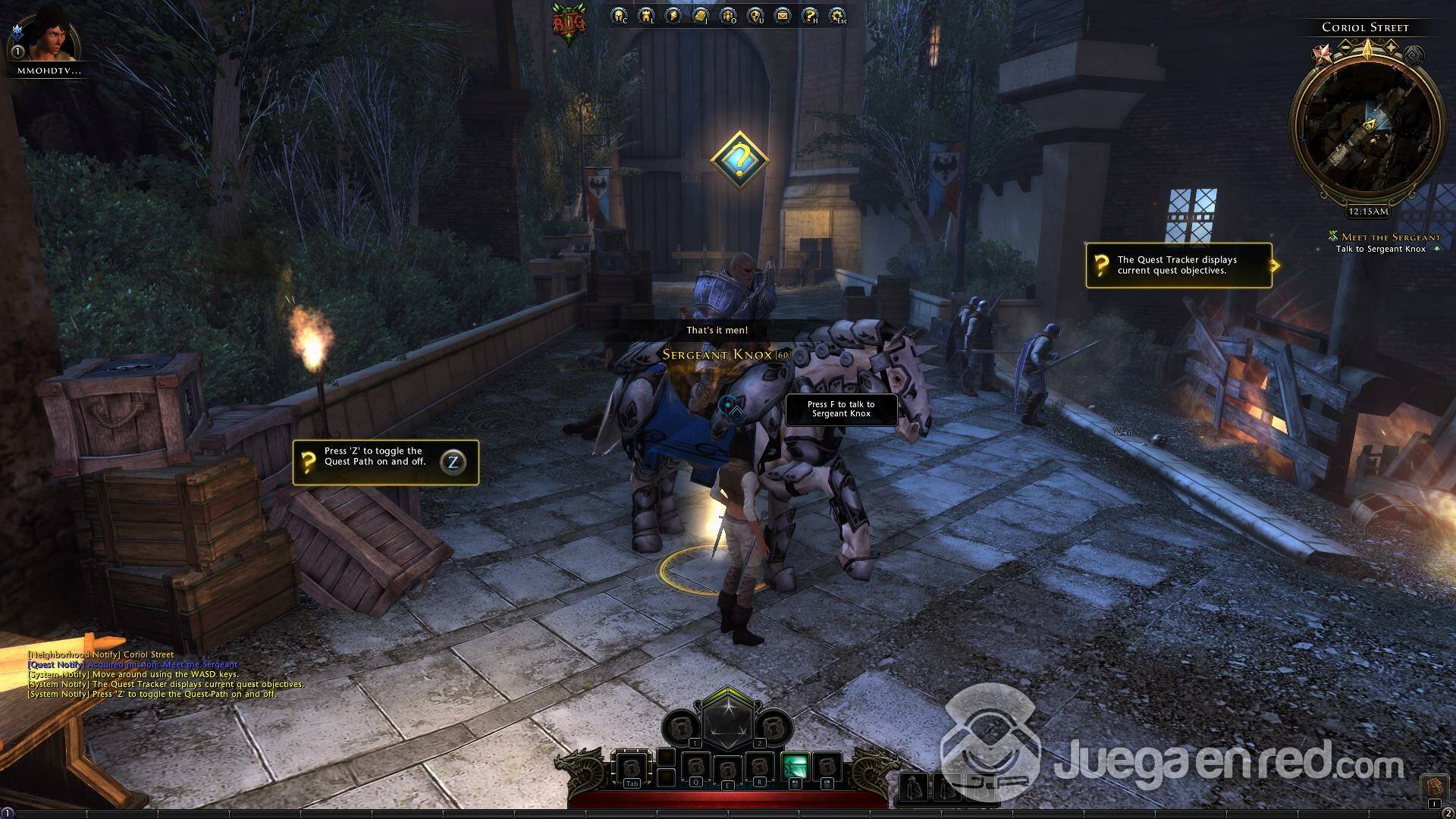Open the powers lightning bolt icon
The height and width of the screenshot is (819, 1456).
673,16
